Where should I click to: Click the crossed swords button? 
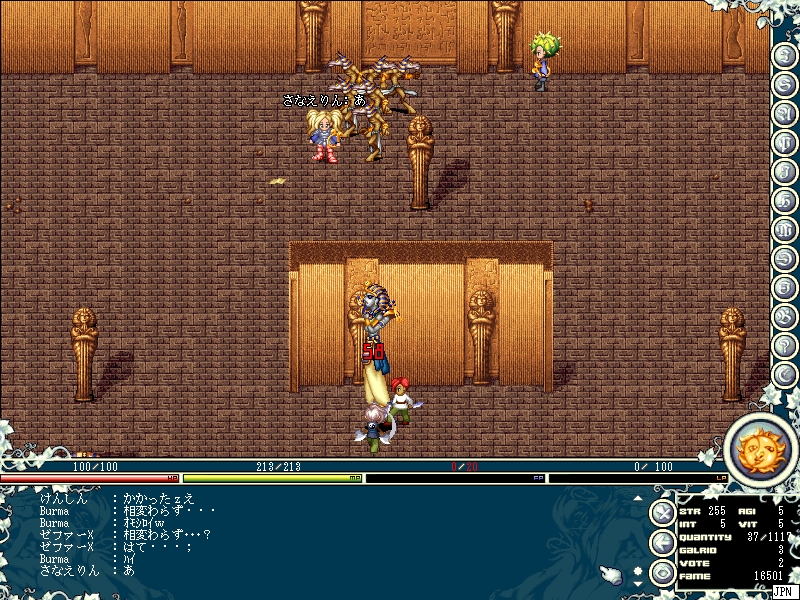click(662, 513)
